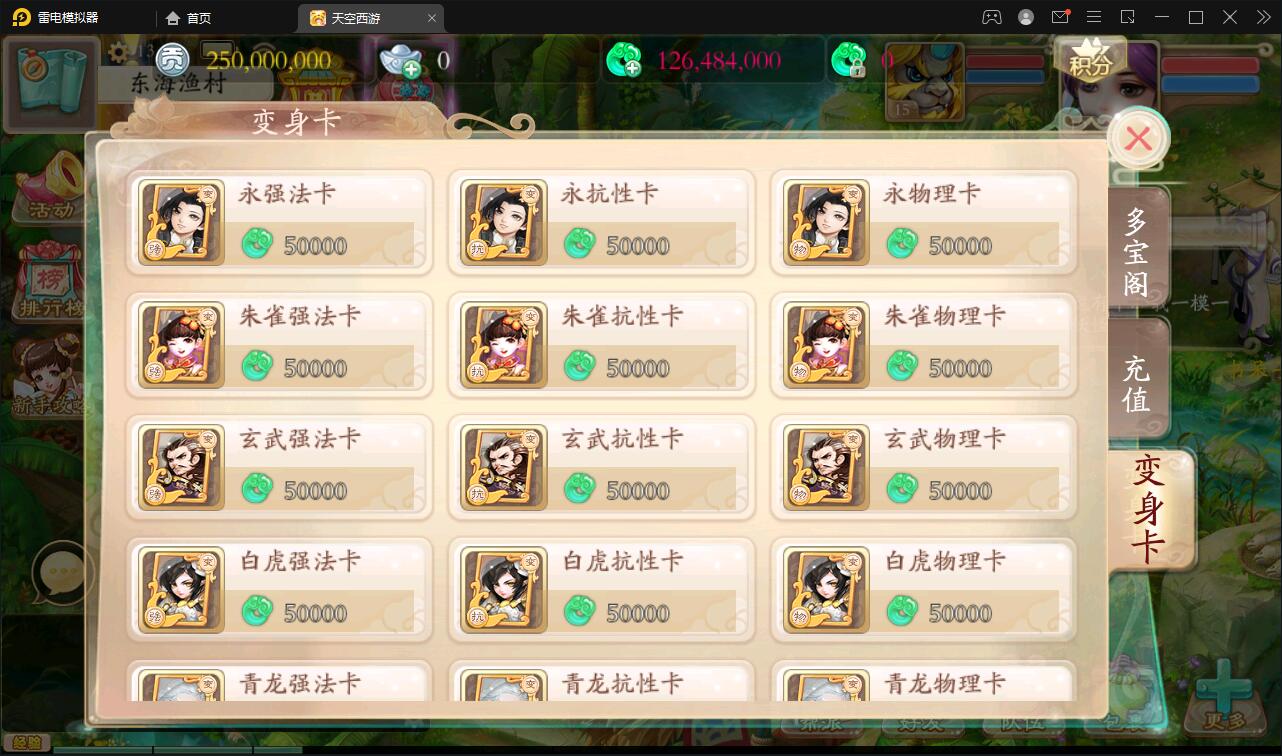Switch to the 多宝阁 tab on the right
This screenshot has width=1282, height=756.
tap(1136, 248)
